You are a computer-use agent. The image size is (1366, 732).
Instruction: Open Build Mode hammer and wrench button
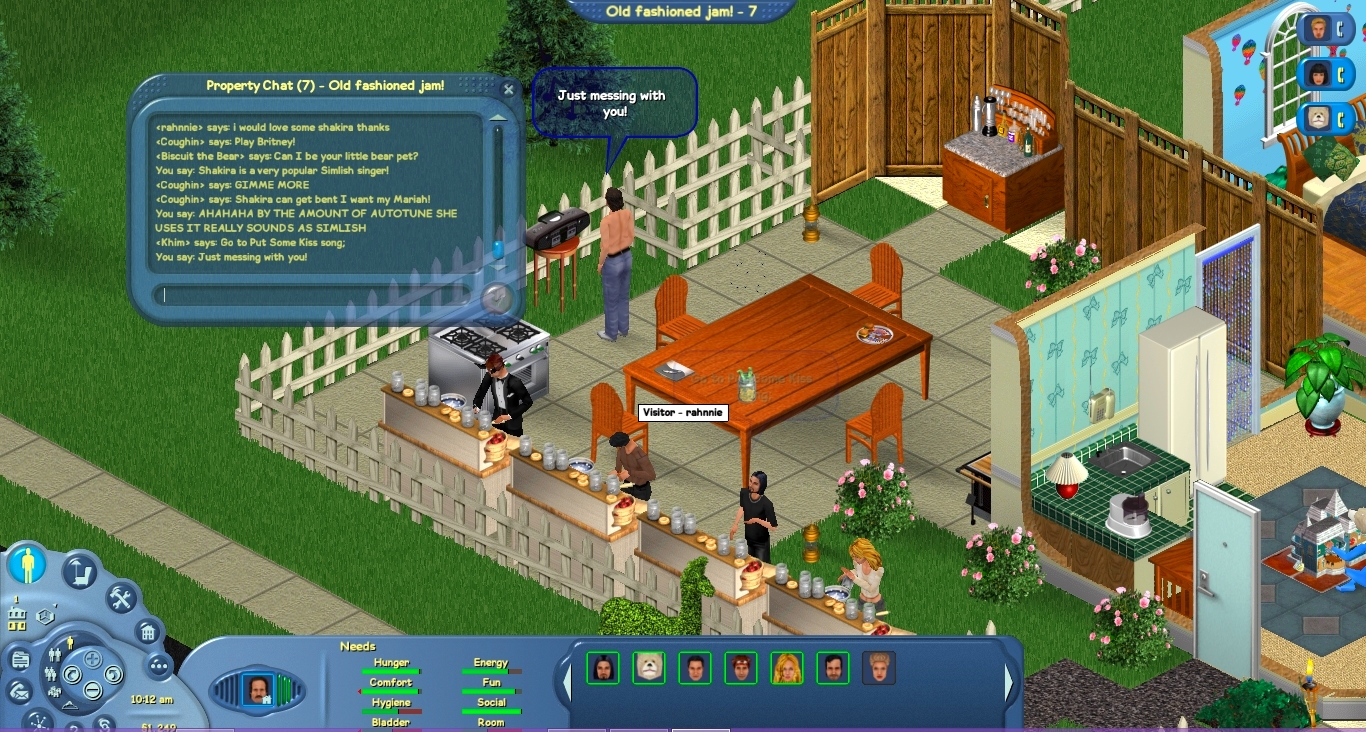(121, 598)
